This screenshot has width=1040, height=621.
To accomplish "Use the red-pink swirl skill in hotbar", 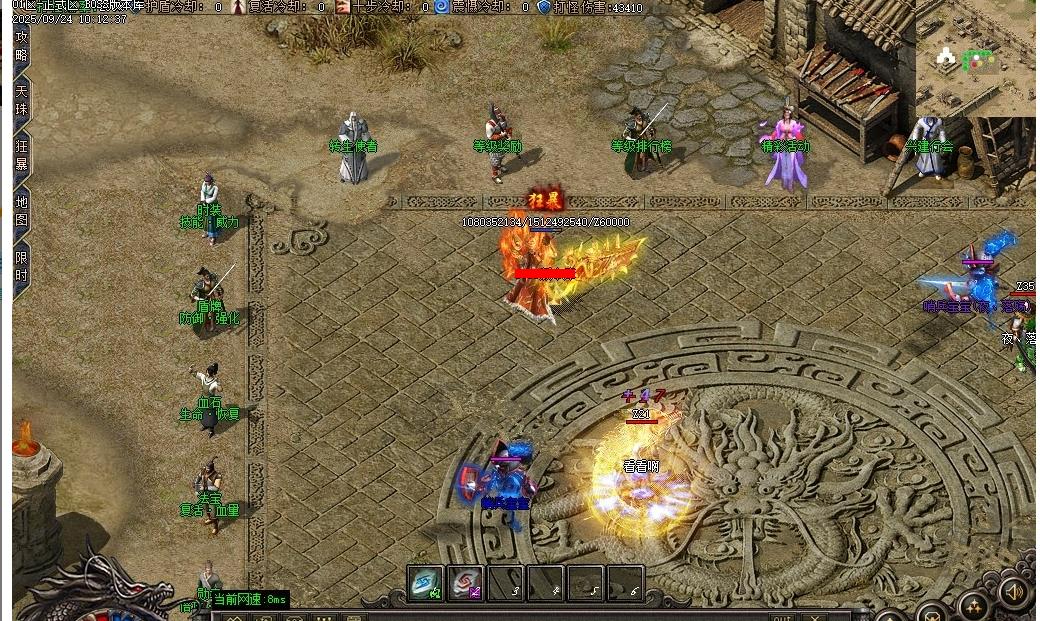I will (465, 583).
